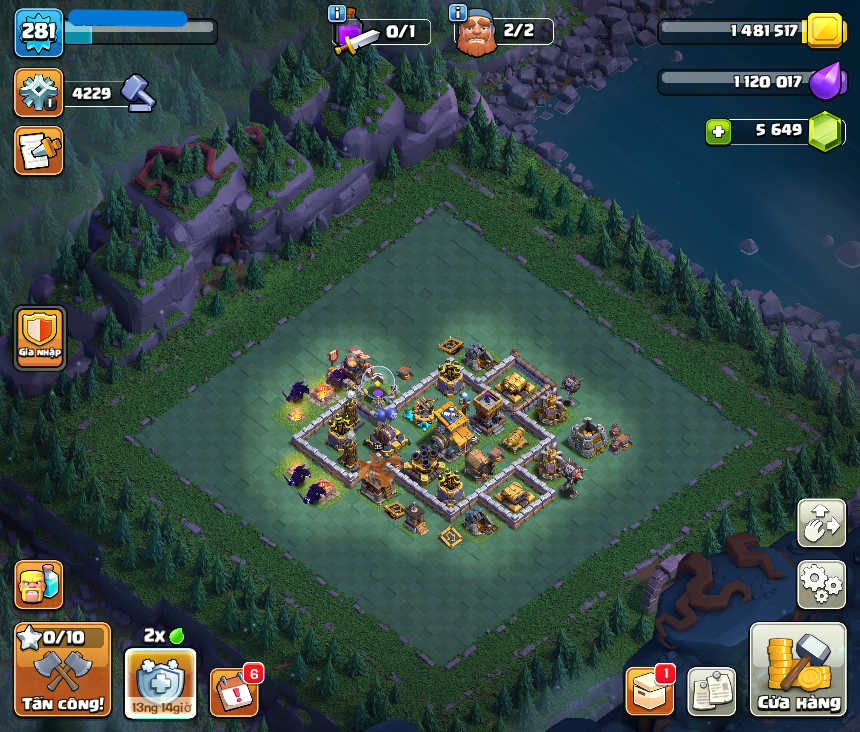Add gems with the green plus button
Image resolution: width=860 pixels, height=732 pixels.
pos(716,131)
